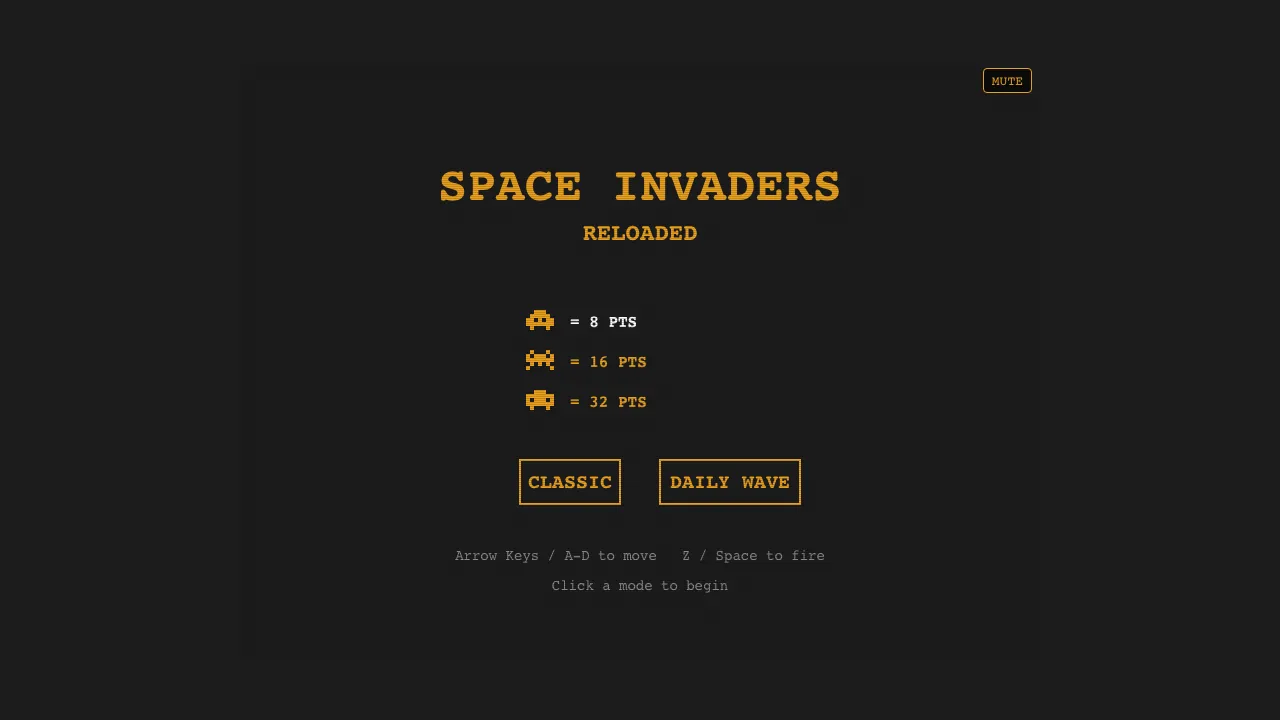Click the alien icon worth the fewest points
This screenshot has width=1280, height=720.
point(540,321)
